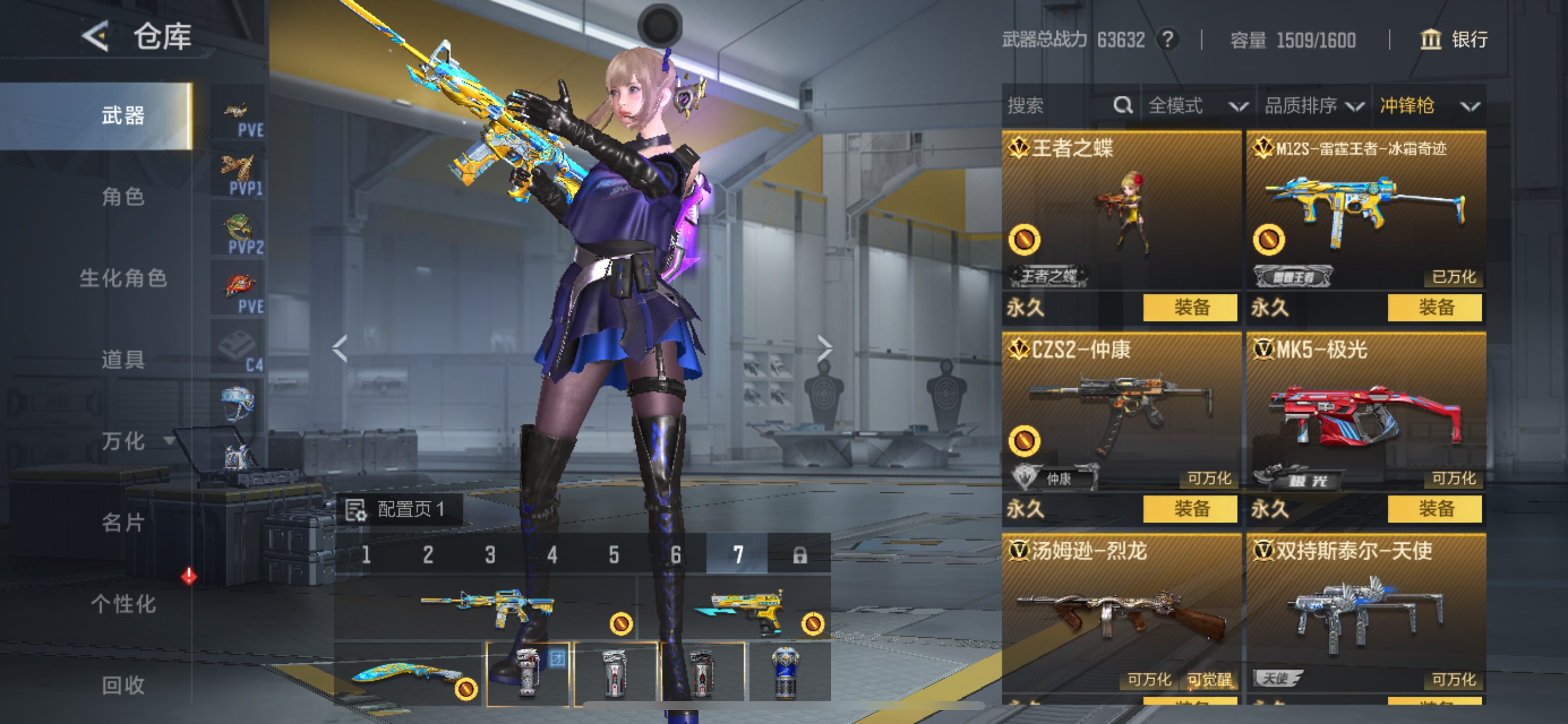The image size is (1568, 724).
Task: Open the 名片 section
Action: tap(123, 522)
